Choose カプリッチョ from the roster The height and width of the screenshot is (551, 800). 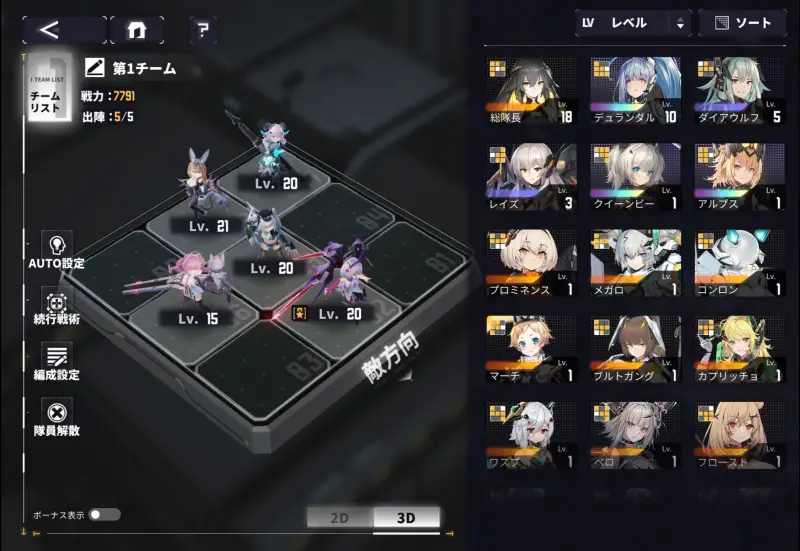(x=740, y=351)
